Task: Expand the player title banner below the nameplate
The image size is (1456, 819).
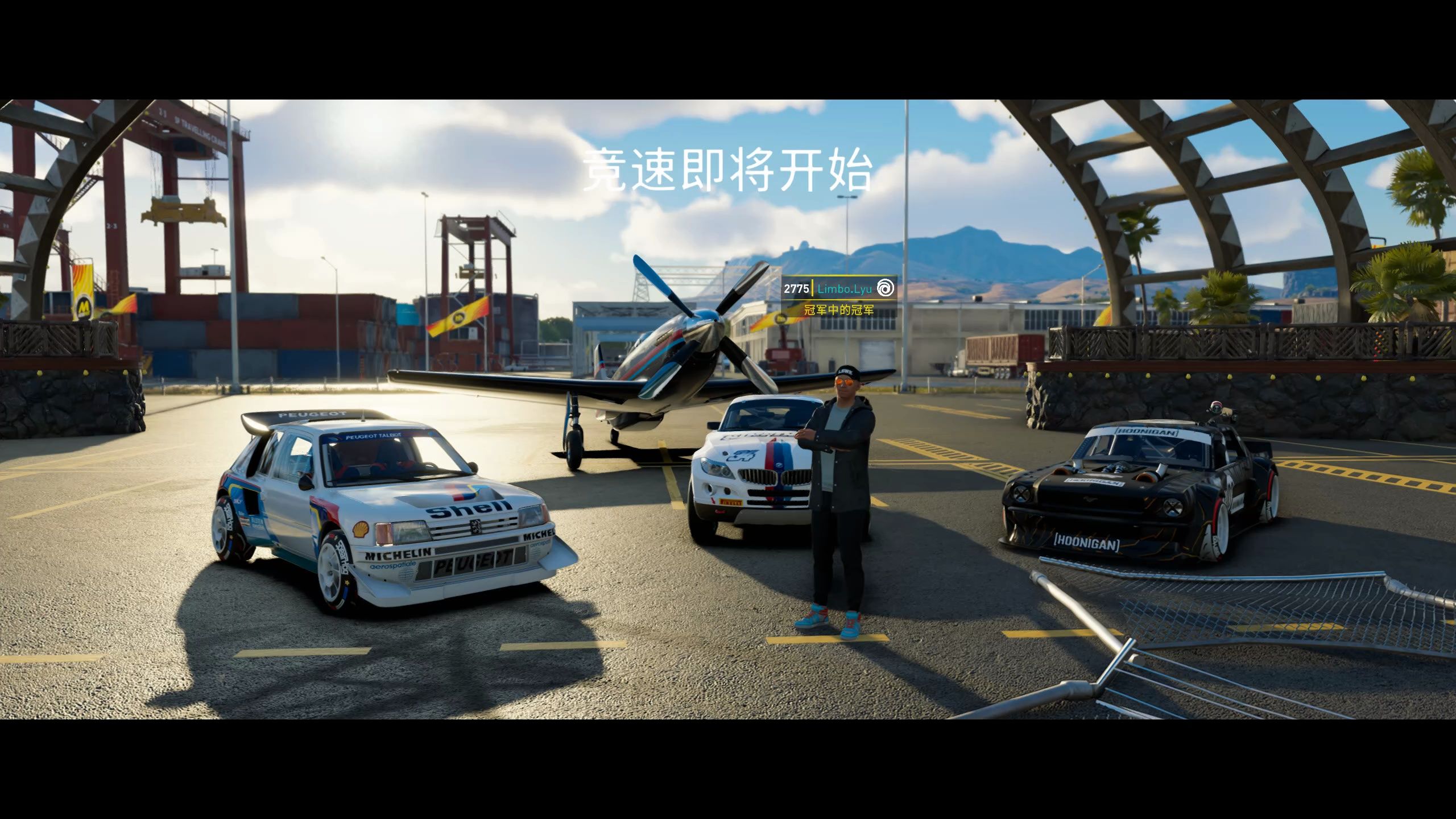Action: (x=839, y=311)
